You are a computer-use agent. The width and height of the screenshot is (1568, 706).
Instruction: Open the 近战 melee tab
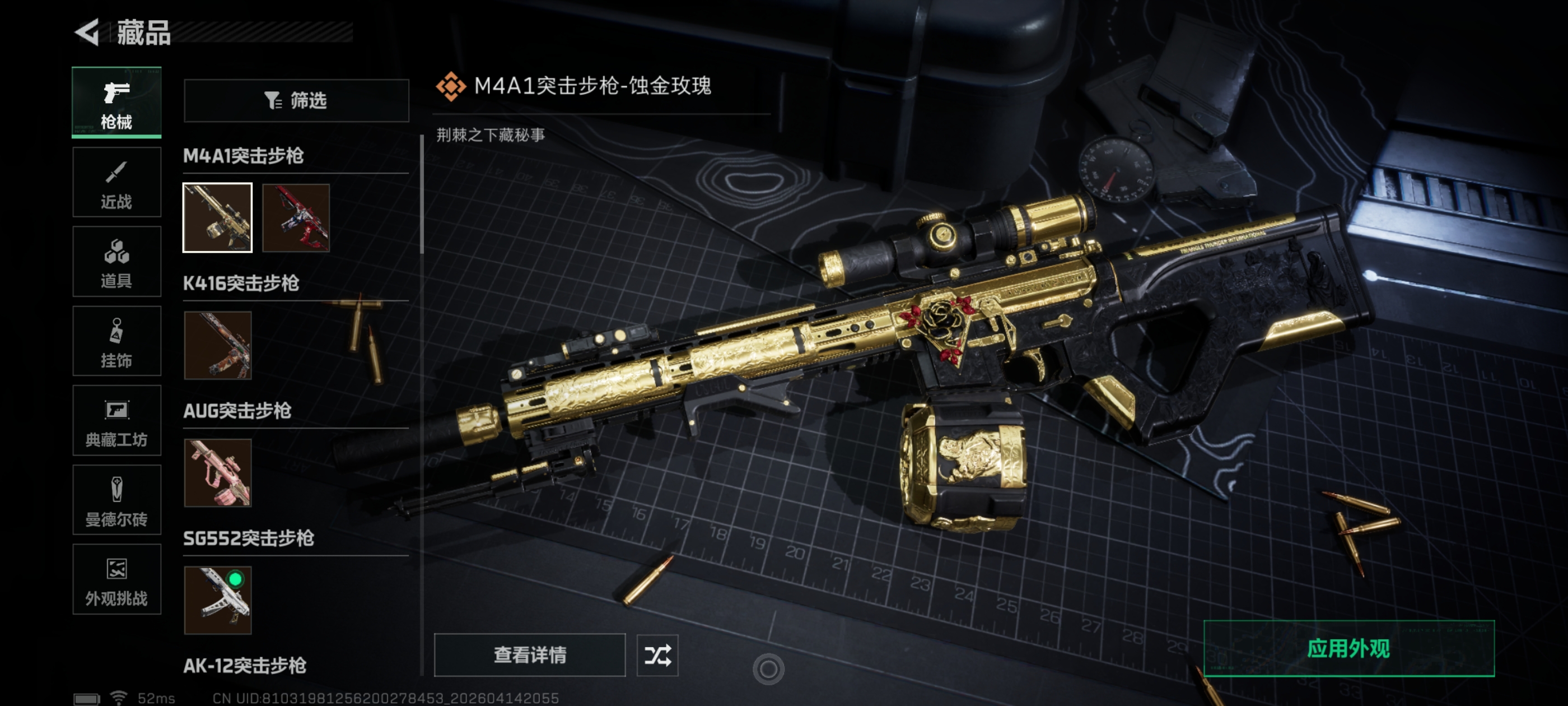coord(116,182)
